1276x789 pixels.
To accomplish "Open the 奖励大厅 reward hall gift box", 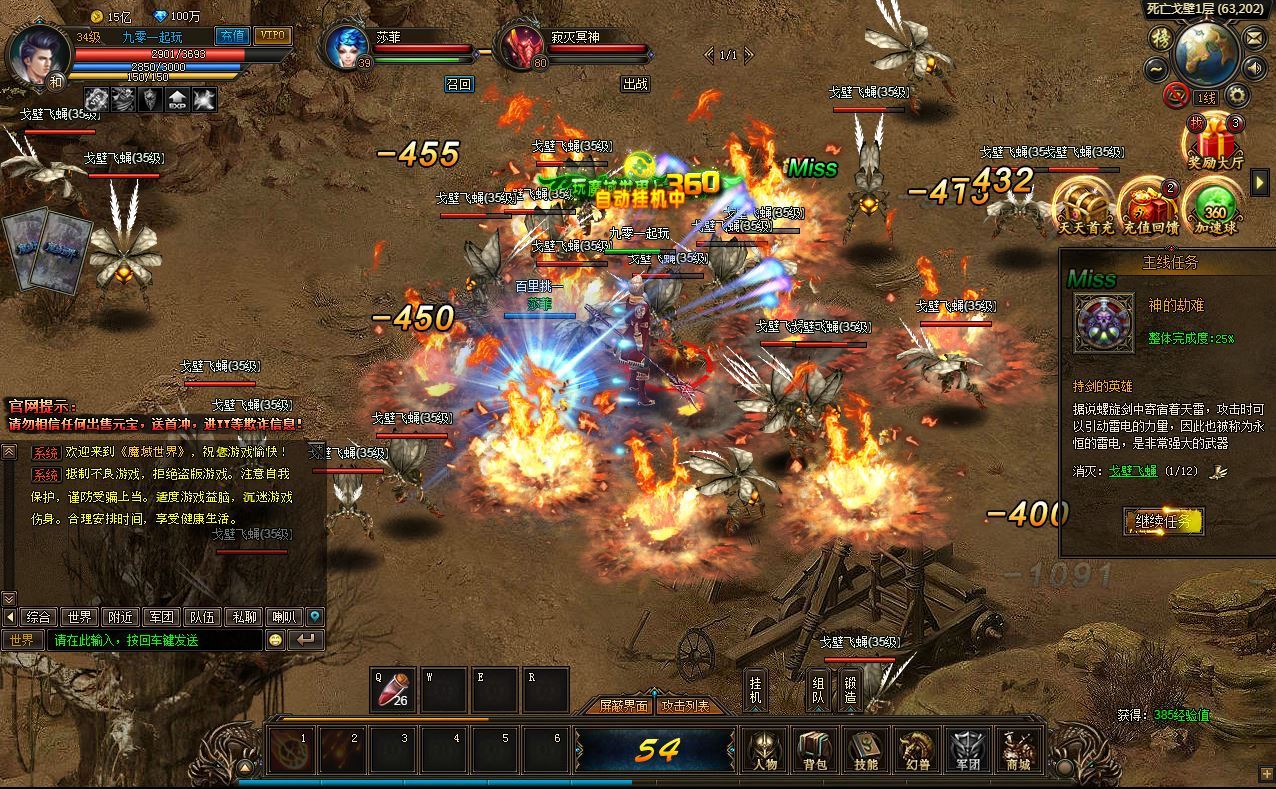I will point(1215,141).
